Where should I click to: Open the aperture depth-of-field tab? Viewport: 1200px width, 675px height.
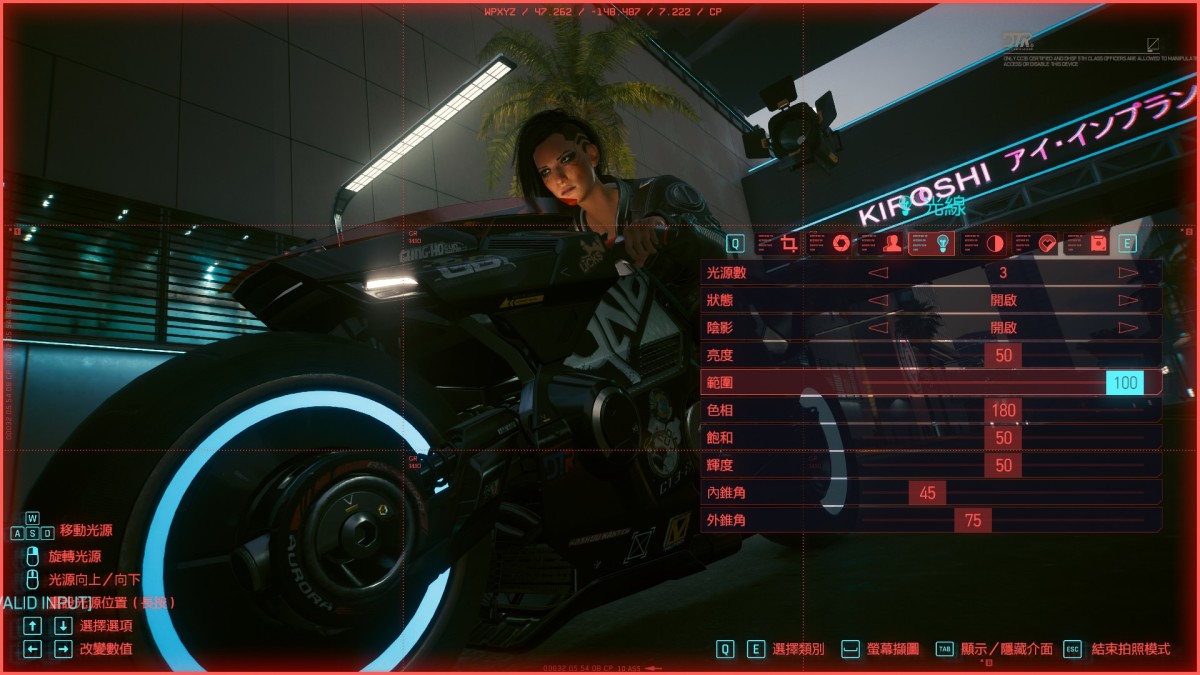pyautogui.click(x=841, y=243)
